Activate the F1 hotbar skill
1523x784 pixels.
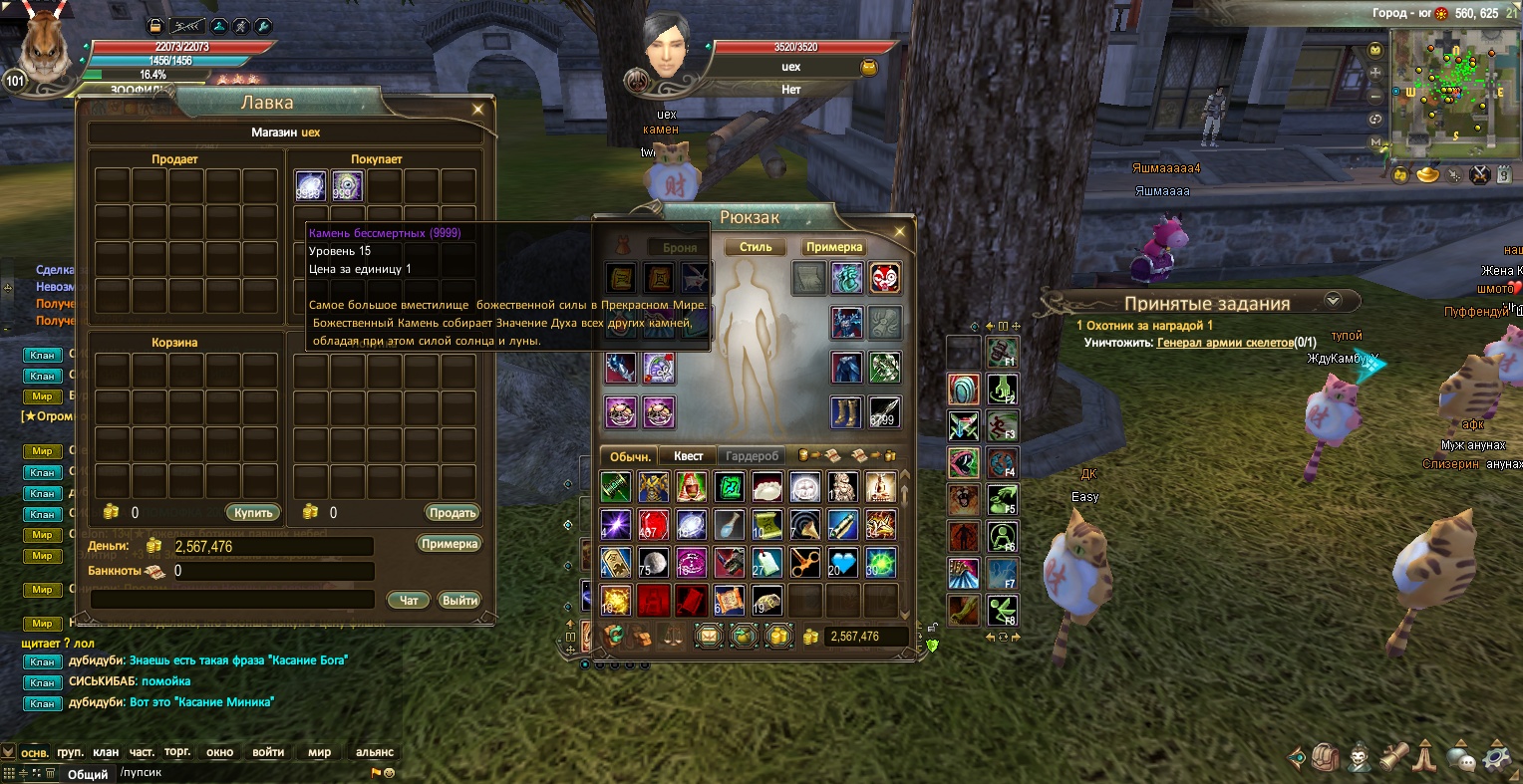coord(1002,352)
